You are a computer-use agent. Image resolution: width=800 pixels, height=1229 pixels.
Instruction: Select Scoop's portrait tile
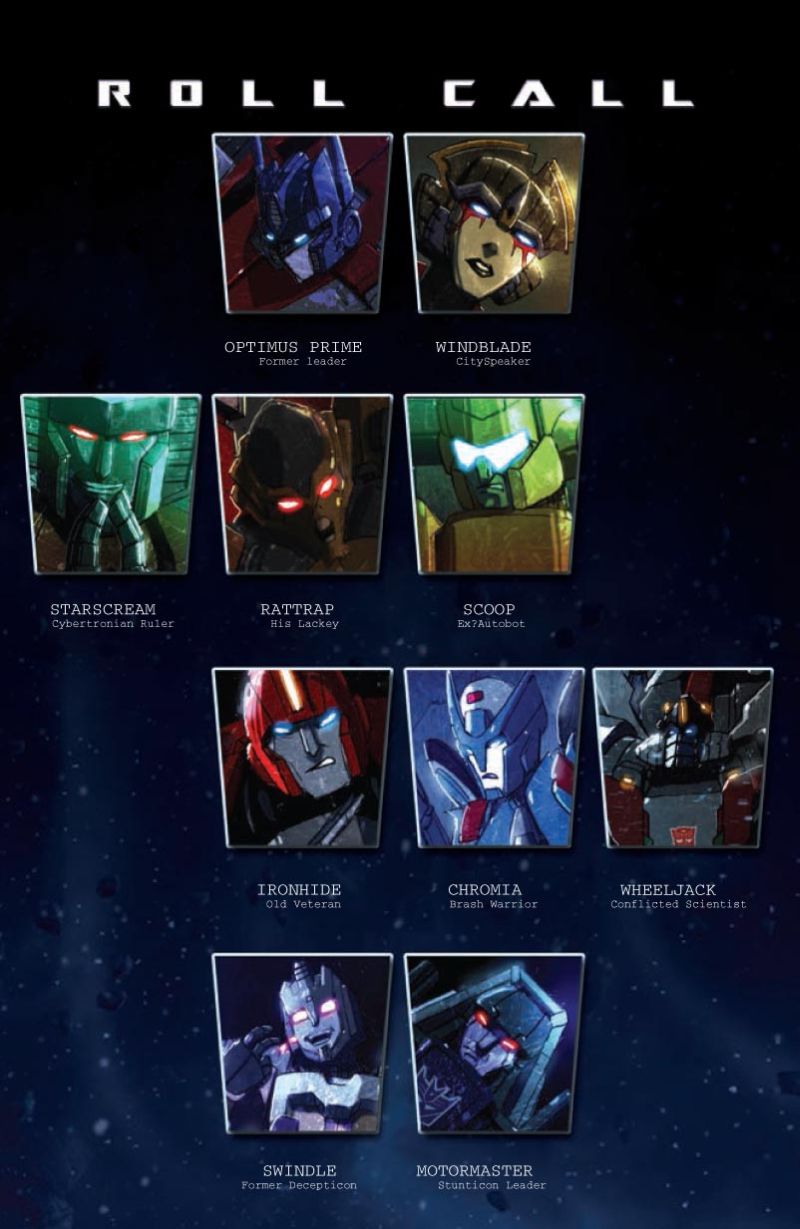494,485
